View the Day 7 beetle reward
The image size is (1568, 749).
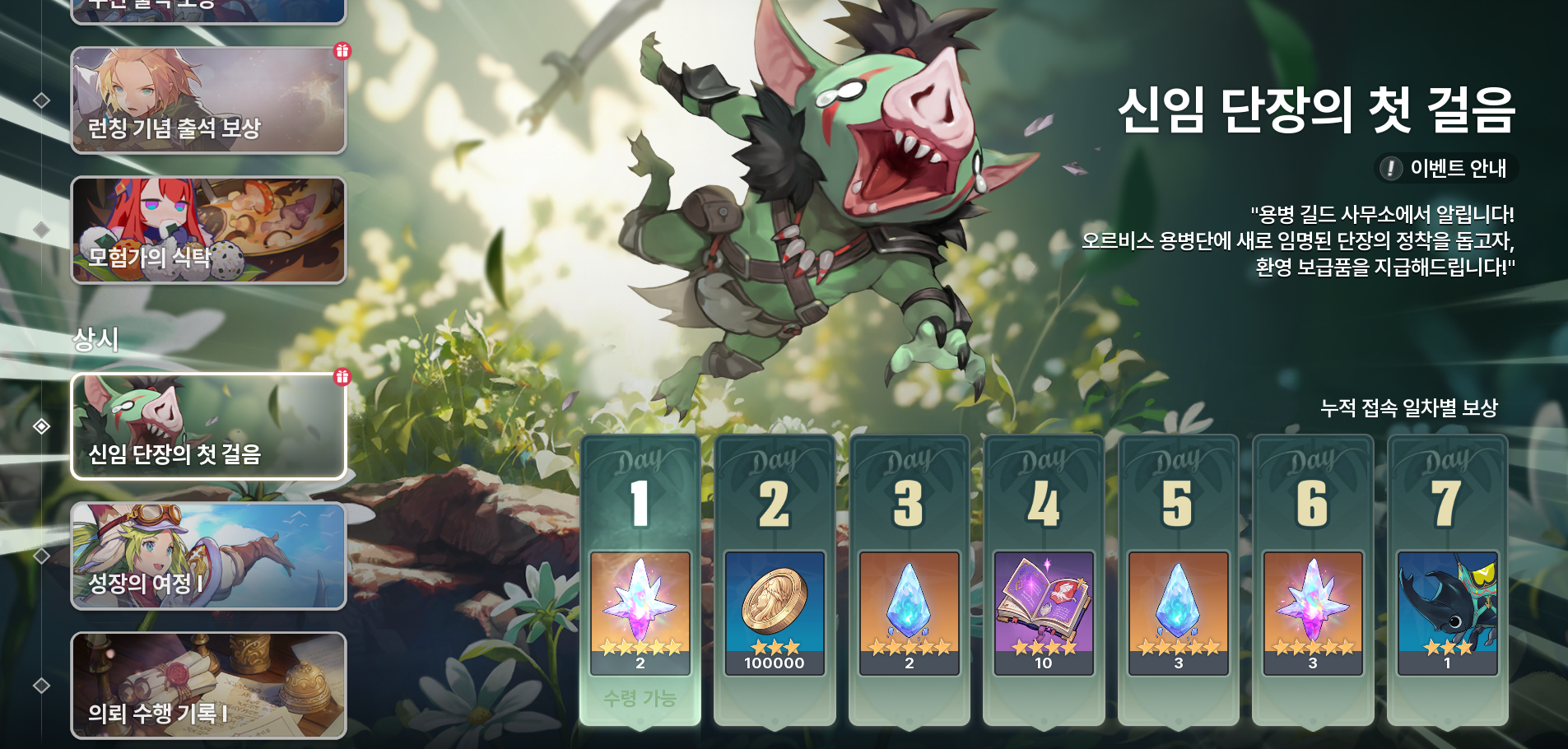click(x=1447, y=613)
